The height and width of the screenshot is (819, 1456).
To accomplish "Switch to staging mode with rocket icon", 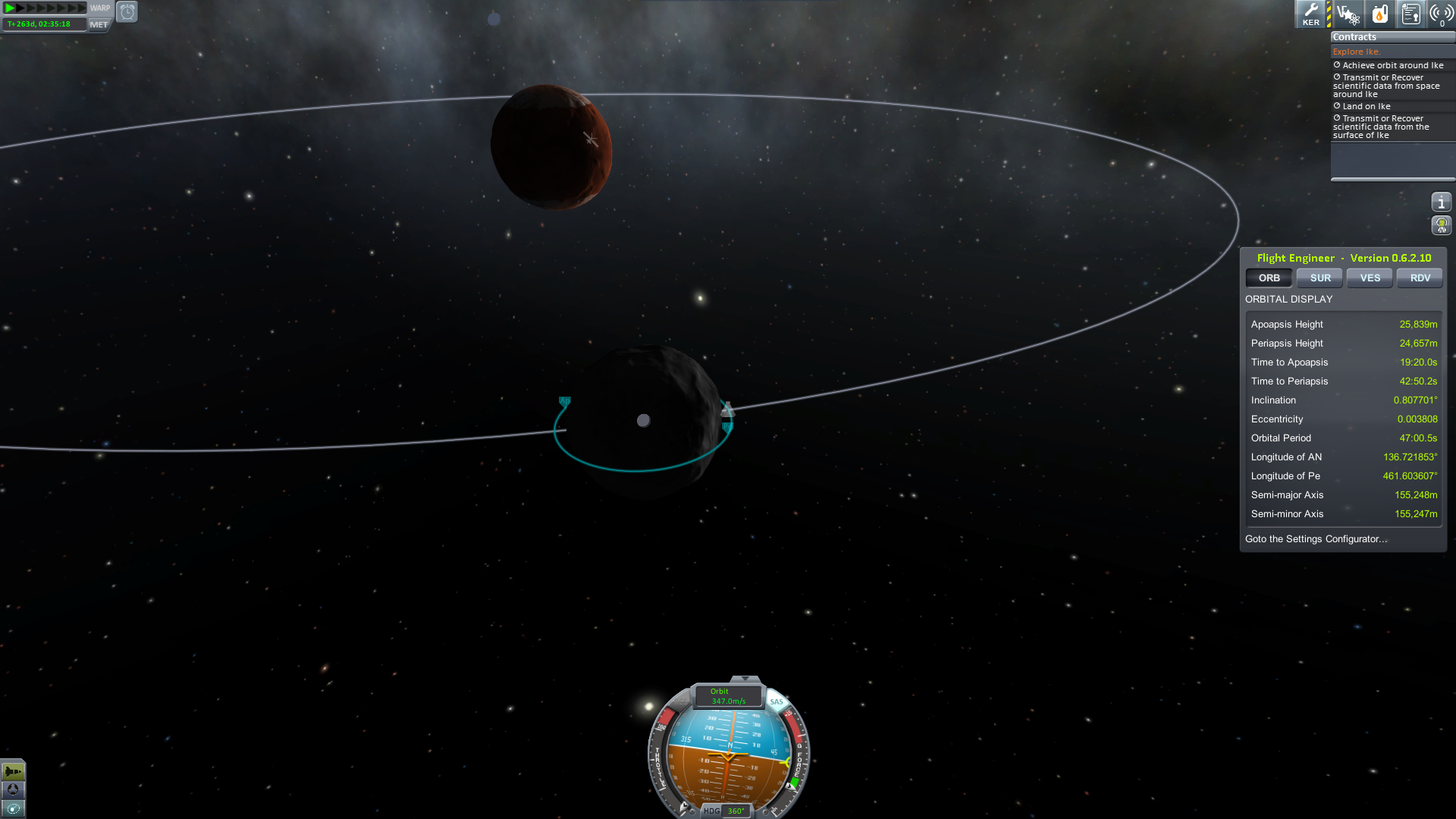I will click(x=13, y=772).
